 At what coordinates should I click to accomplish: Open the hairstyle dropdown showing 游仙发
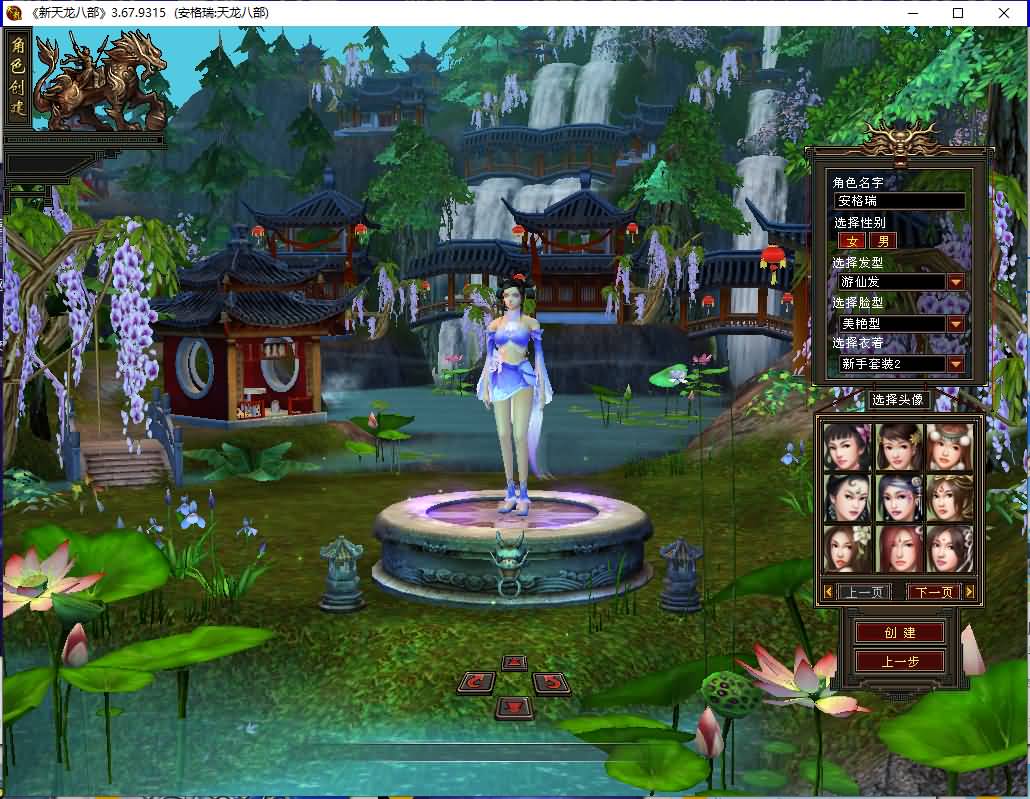(956, 282)
